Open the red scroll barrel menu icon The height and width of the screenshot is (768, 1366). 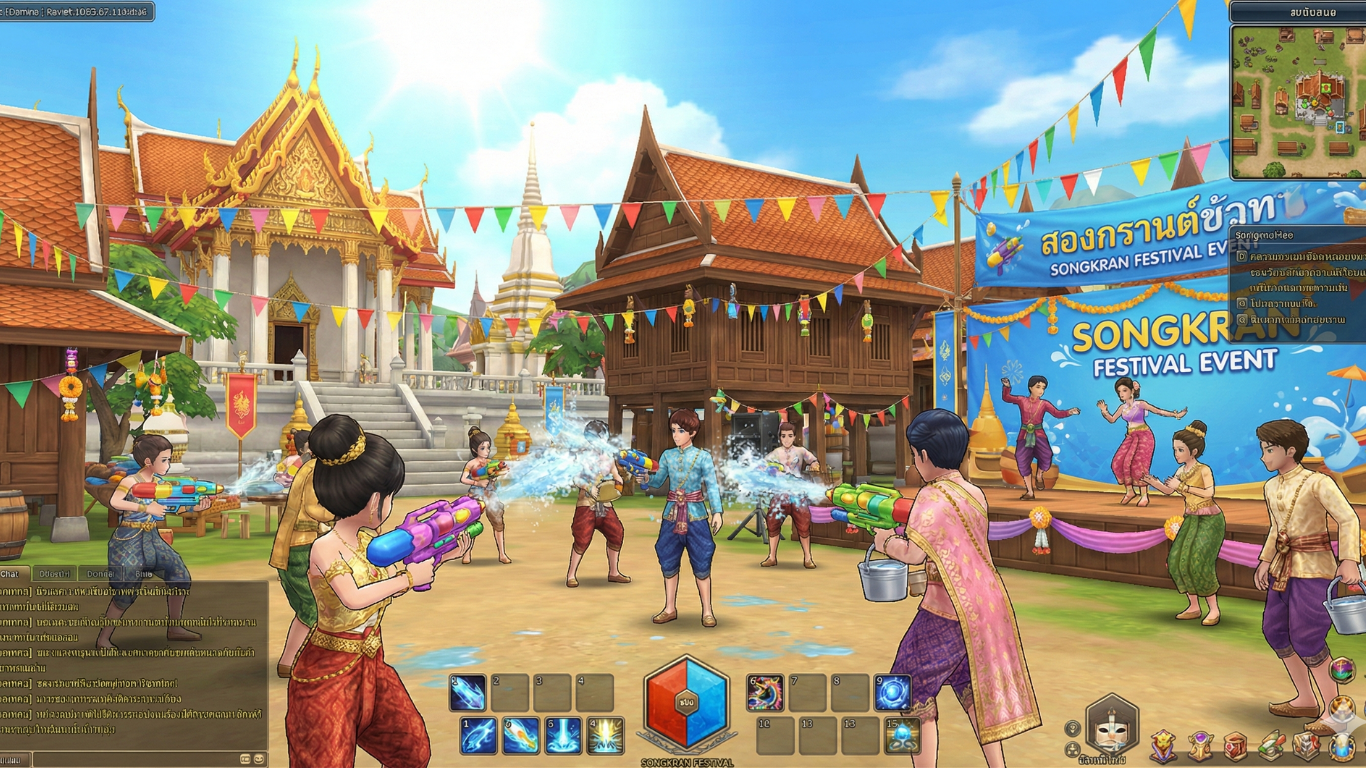coord(1236,745)
